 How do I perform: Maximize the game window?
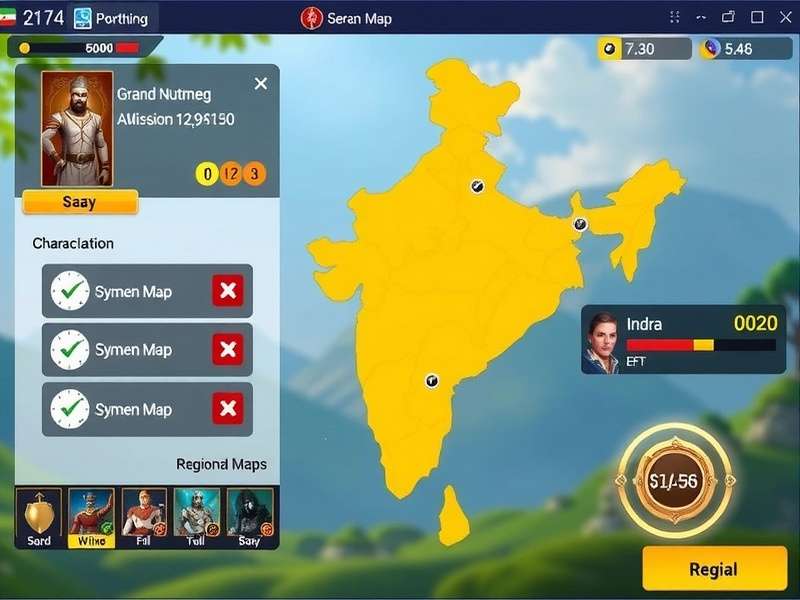[756, 17]
